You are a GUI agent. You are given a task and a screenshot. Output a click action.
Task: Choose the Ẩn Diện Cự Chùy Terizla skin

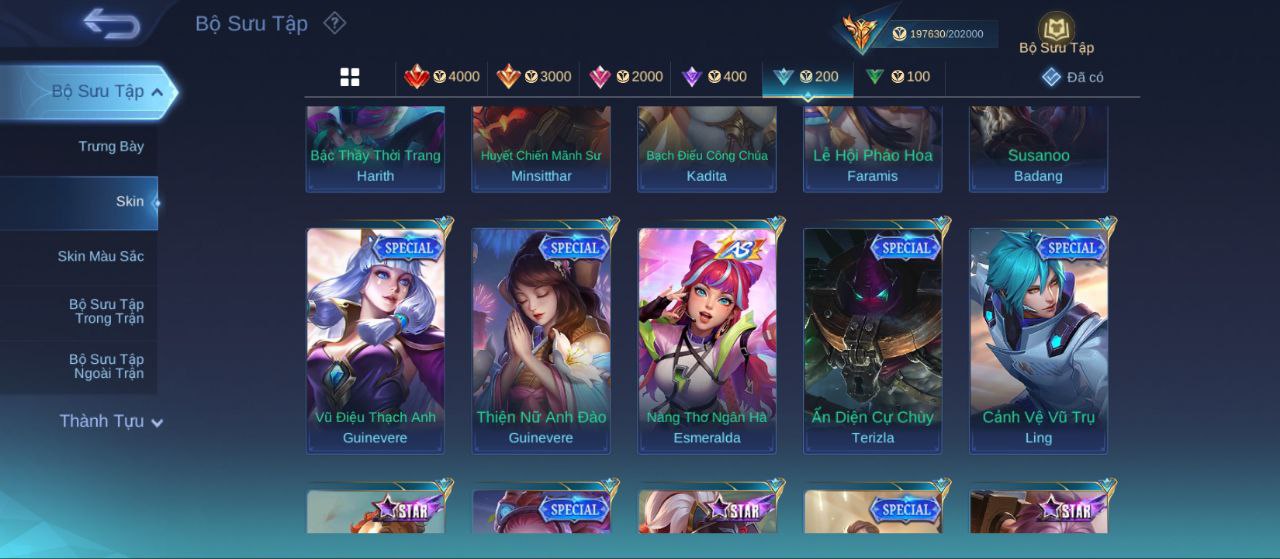pos(873,340)
